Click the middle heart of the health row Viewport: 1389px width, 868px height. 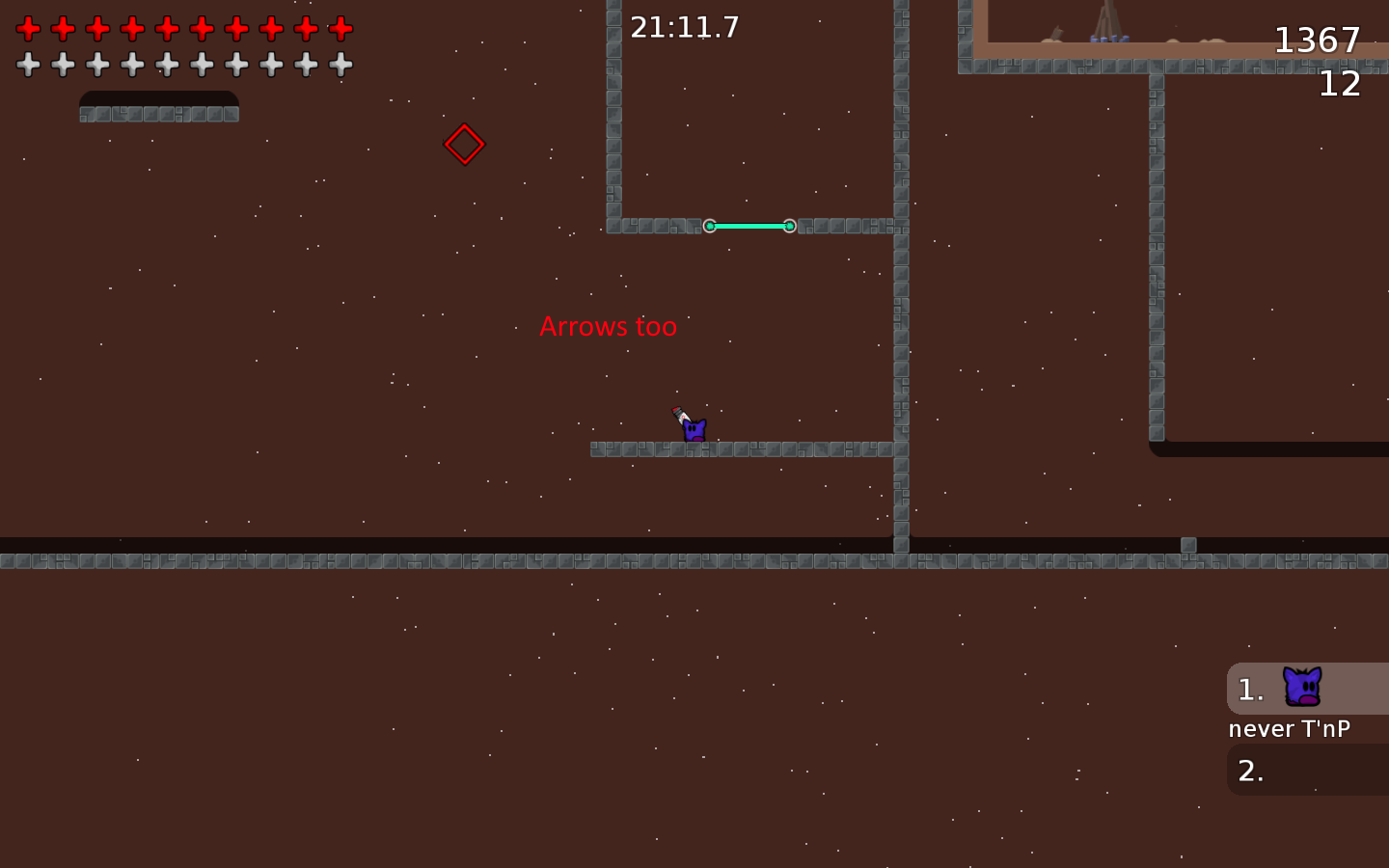[165, 28]
